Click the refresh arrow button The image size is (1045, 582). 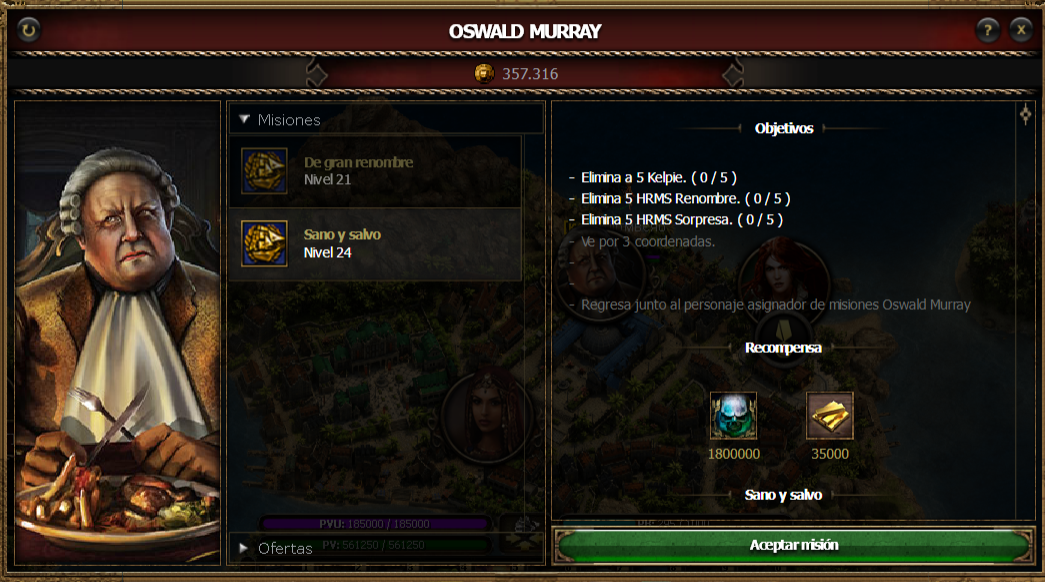(28, 31)
